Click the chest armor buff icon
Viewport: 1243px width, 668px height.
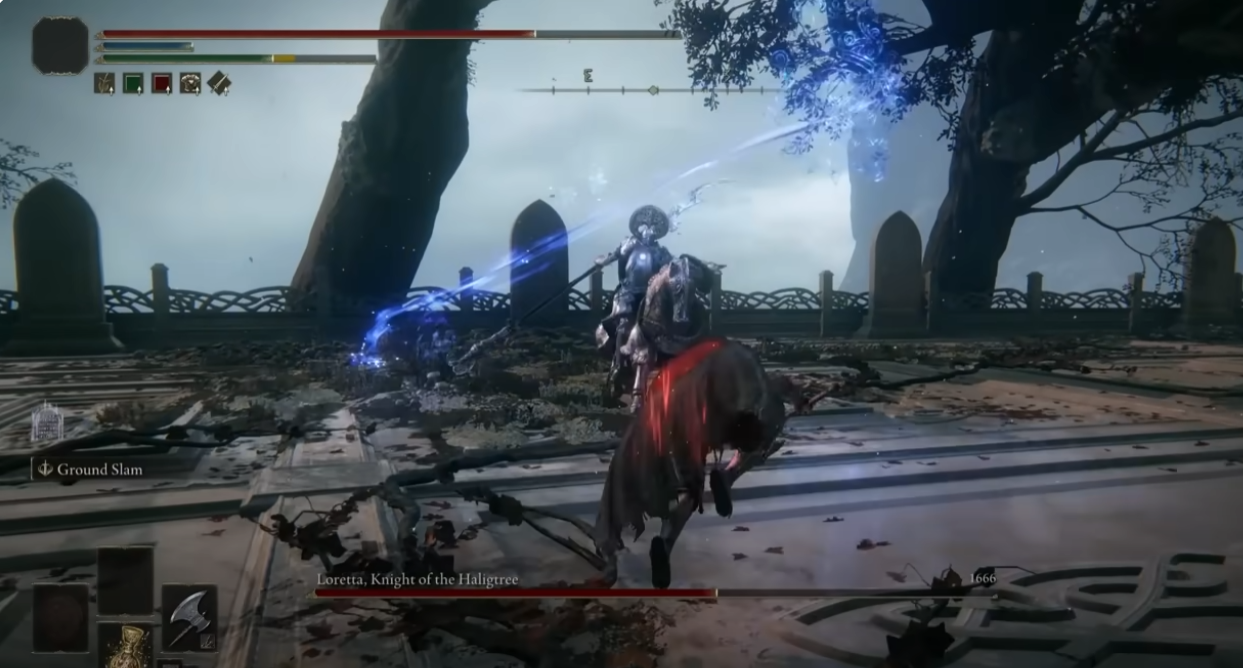coord(190,83)
